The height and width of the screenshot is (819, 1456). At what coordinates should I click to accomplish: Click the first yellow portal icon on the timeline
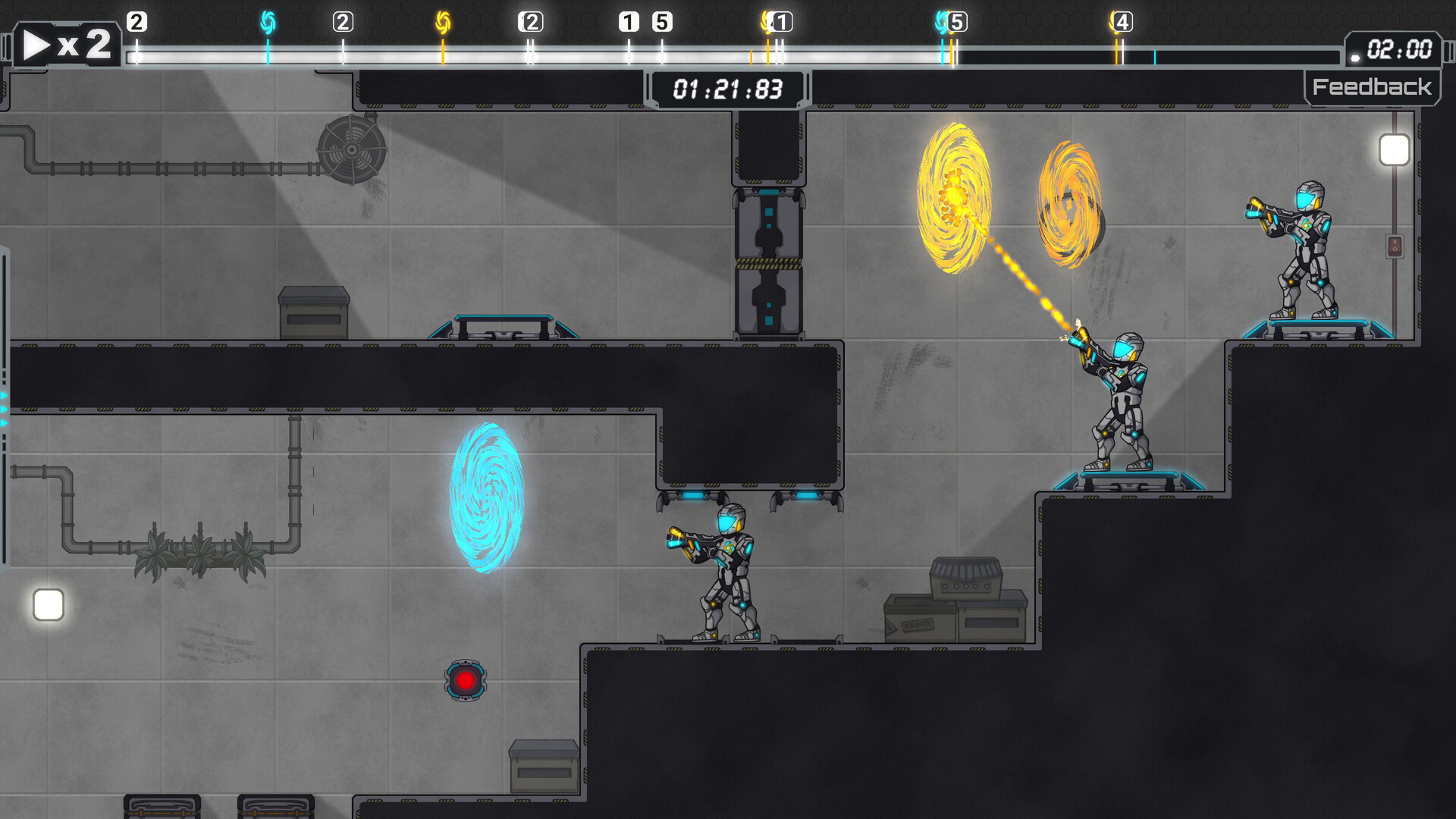pos(441,21)
